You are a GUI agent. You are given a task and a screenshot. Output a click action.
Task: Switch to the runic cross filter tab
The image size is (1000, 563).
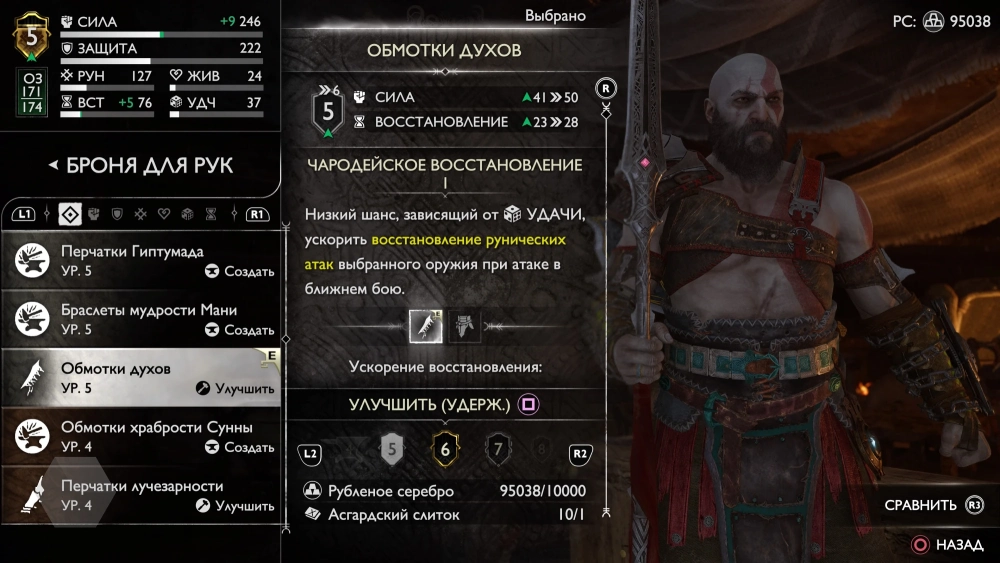tap(141, 214)
